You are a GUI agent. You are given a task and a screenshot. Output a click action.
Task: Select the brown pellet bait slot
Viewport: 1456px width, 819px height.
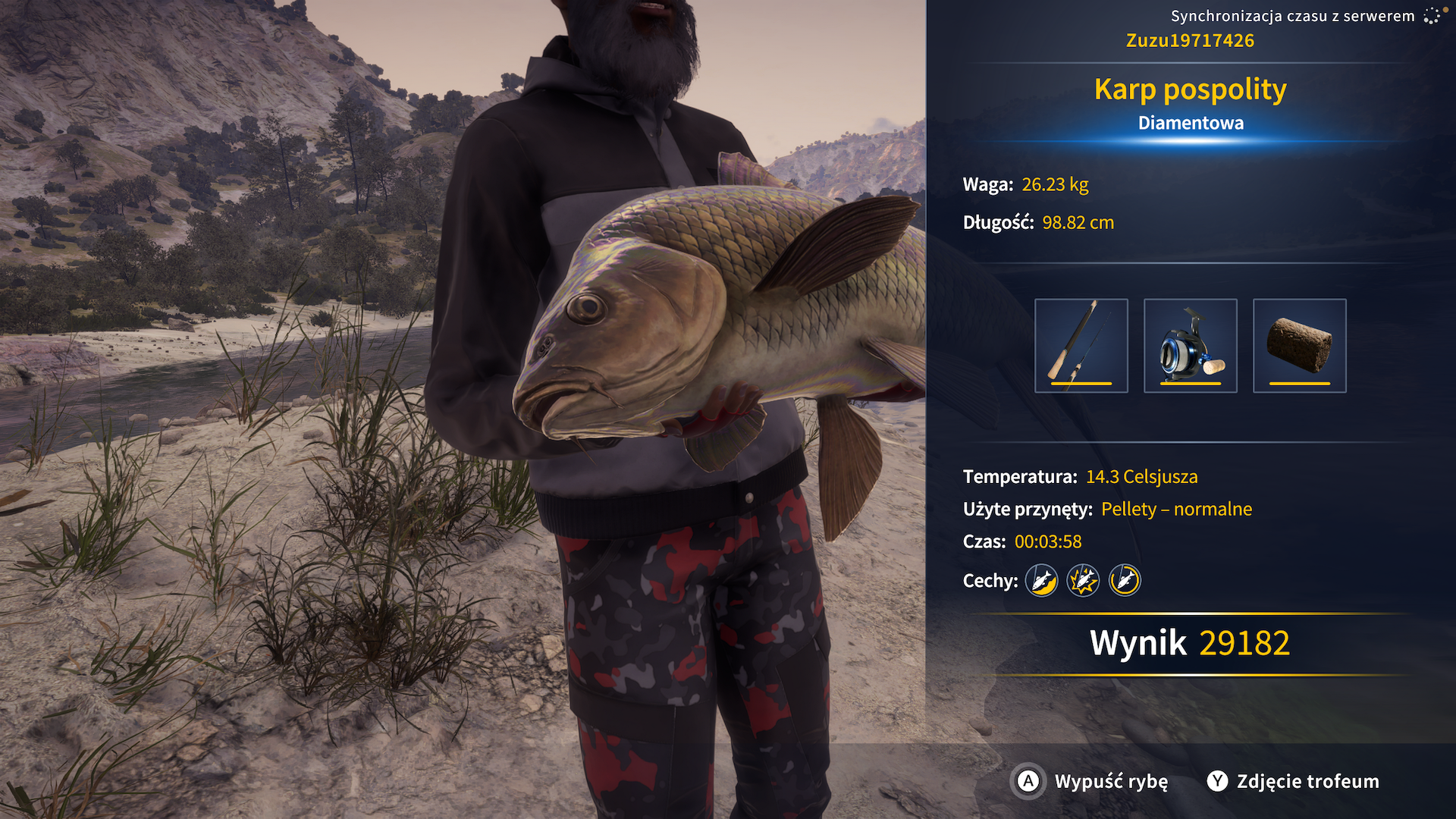click(1299, 346)
